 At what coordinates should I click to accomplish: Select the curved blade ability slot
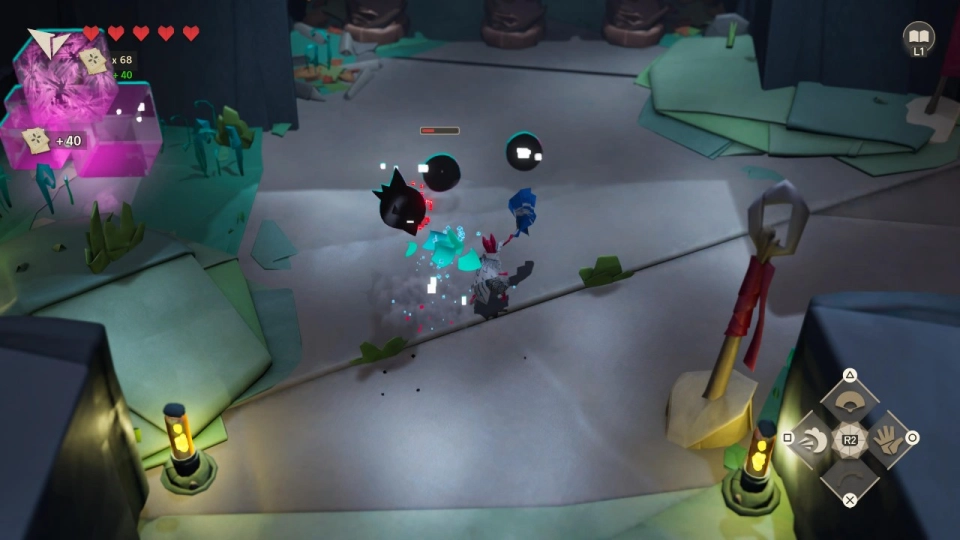tap(849, 474)
